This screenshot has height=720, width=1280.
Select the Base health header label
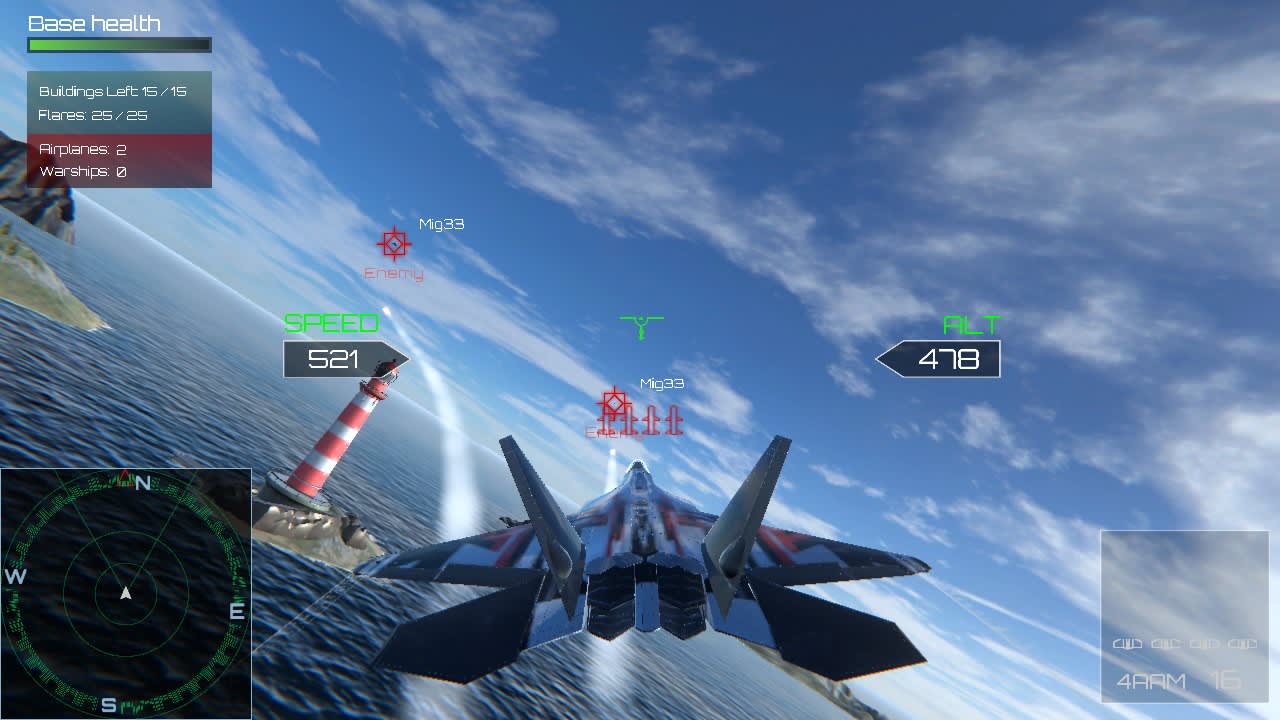pos(94,22)
